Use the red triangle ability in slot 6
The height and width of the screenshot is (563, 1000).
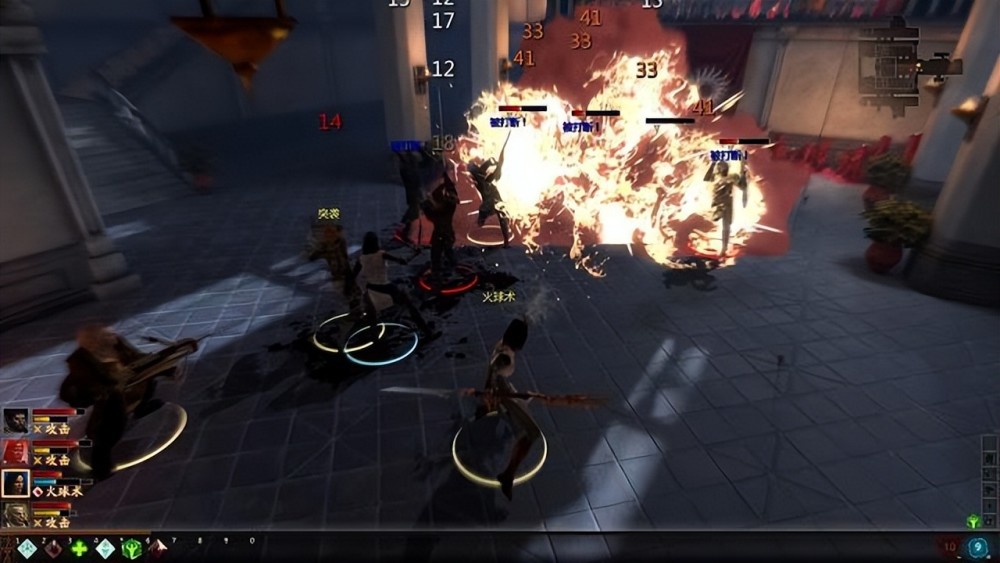point(157,548)
